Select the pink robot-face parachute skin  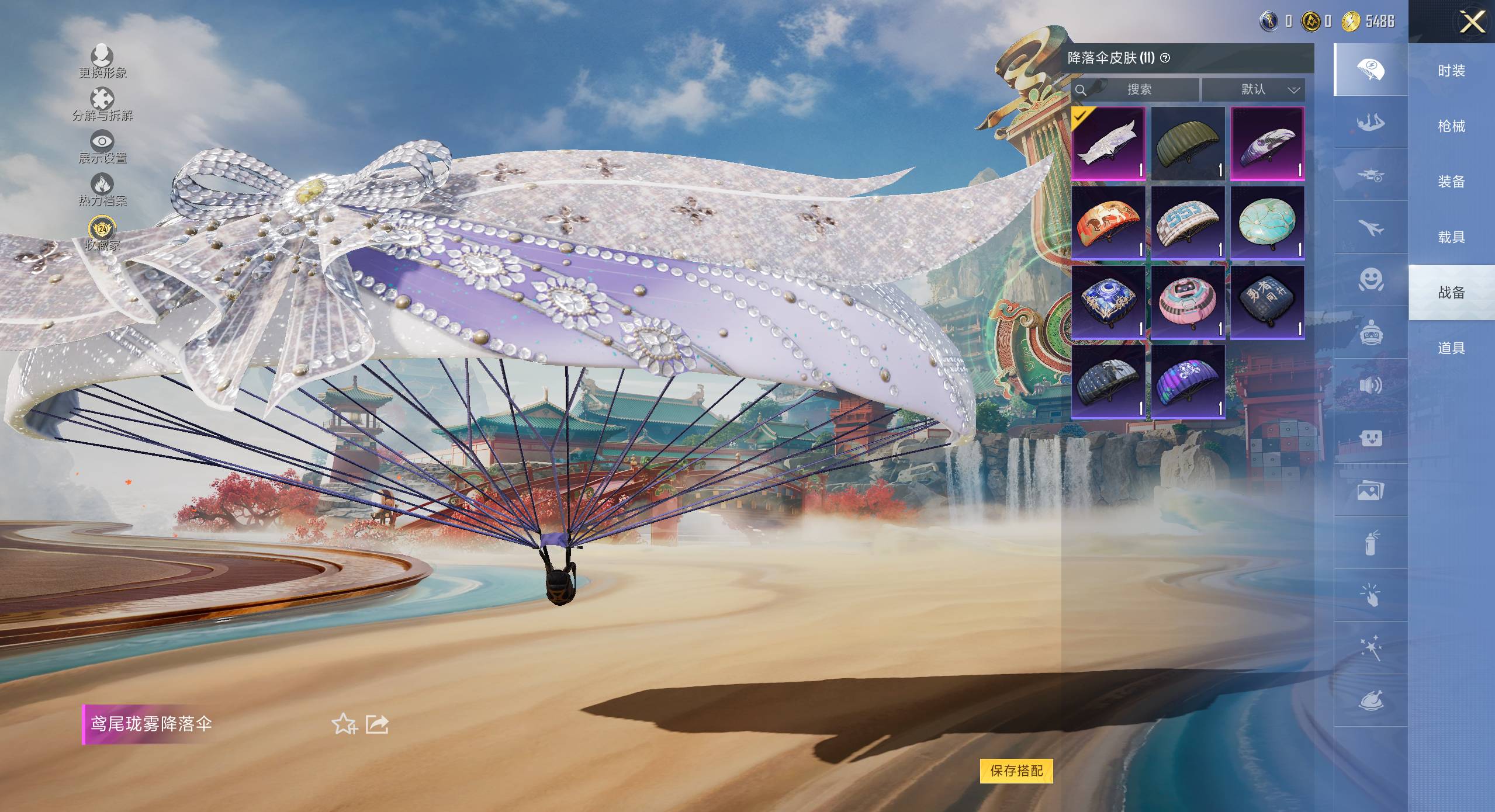tap(1188, 303)
